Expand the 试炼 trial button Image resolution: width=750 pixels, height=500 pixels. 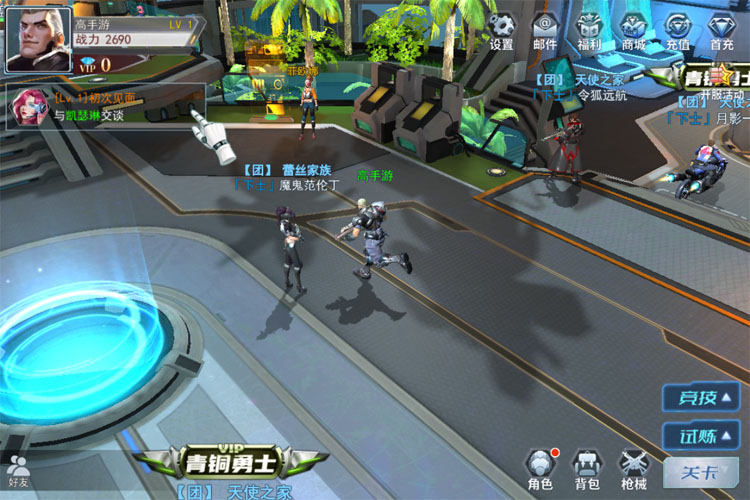[701, 436]
